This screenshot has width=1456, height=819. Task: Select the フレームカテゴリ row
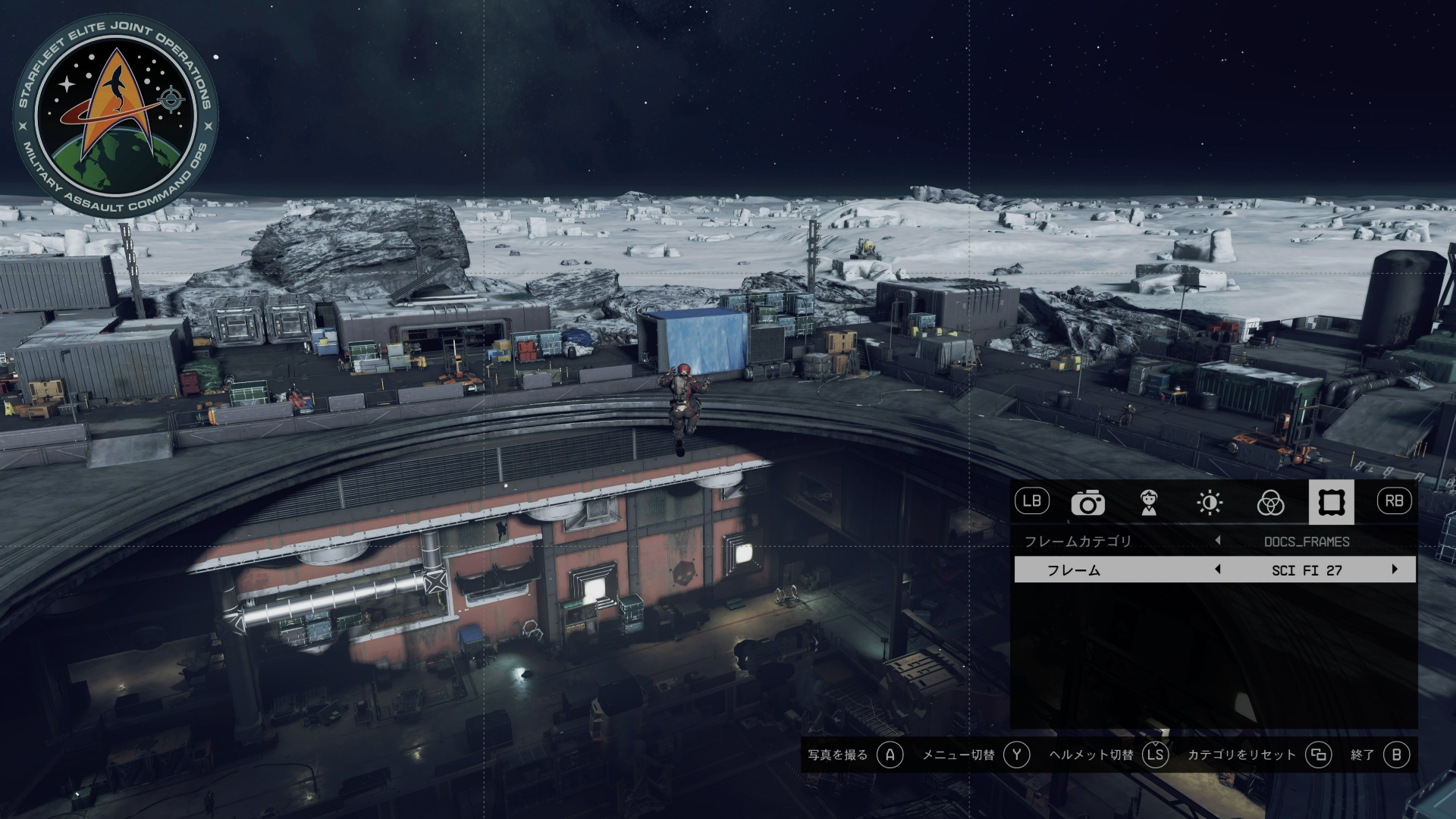tap(1077, 541)
